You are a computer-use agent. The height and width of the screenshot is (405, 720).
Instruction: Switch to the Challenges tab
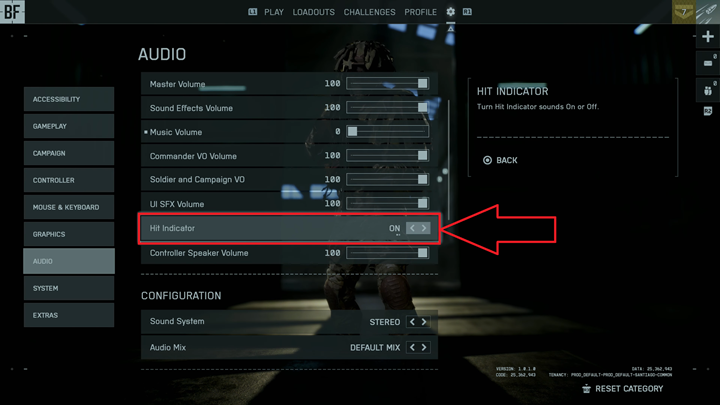369,12
